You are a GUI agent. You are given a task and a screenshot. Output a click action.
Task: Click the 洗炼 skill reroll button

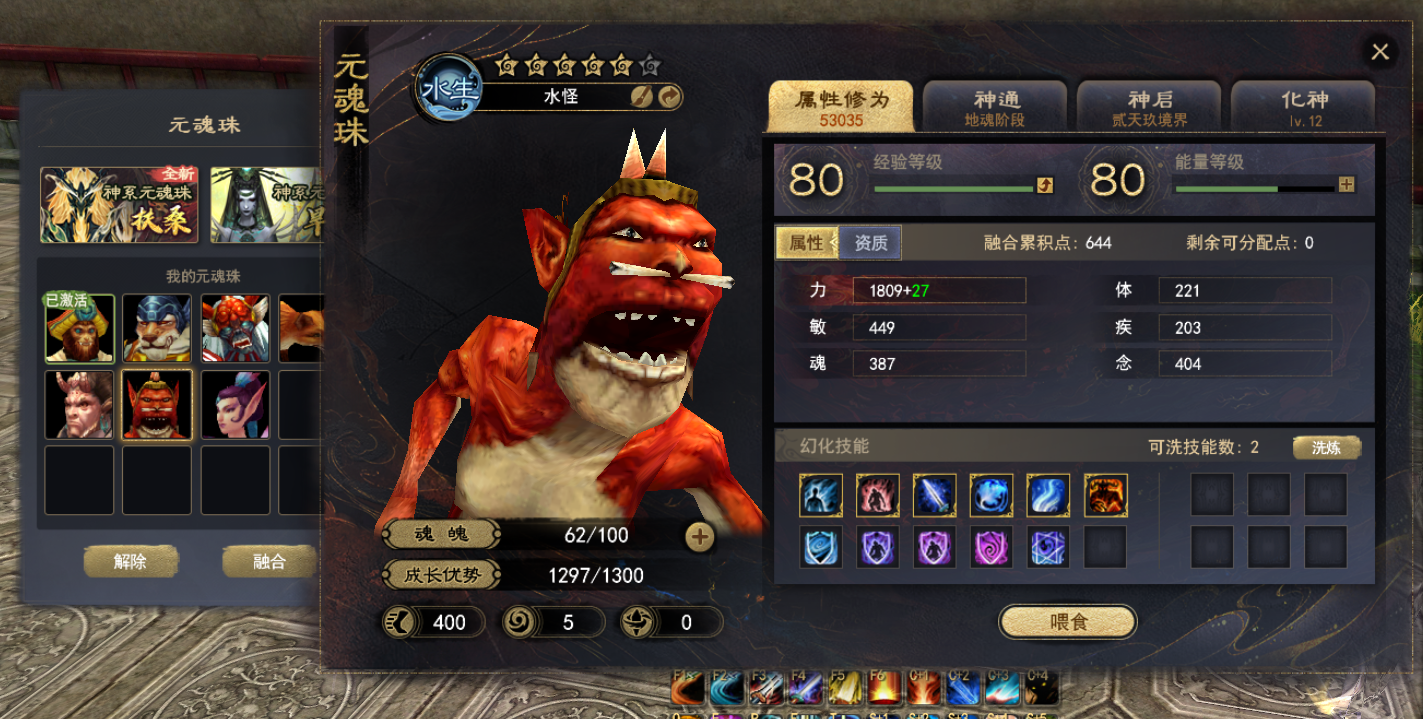pos(1326,447)
